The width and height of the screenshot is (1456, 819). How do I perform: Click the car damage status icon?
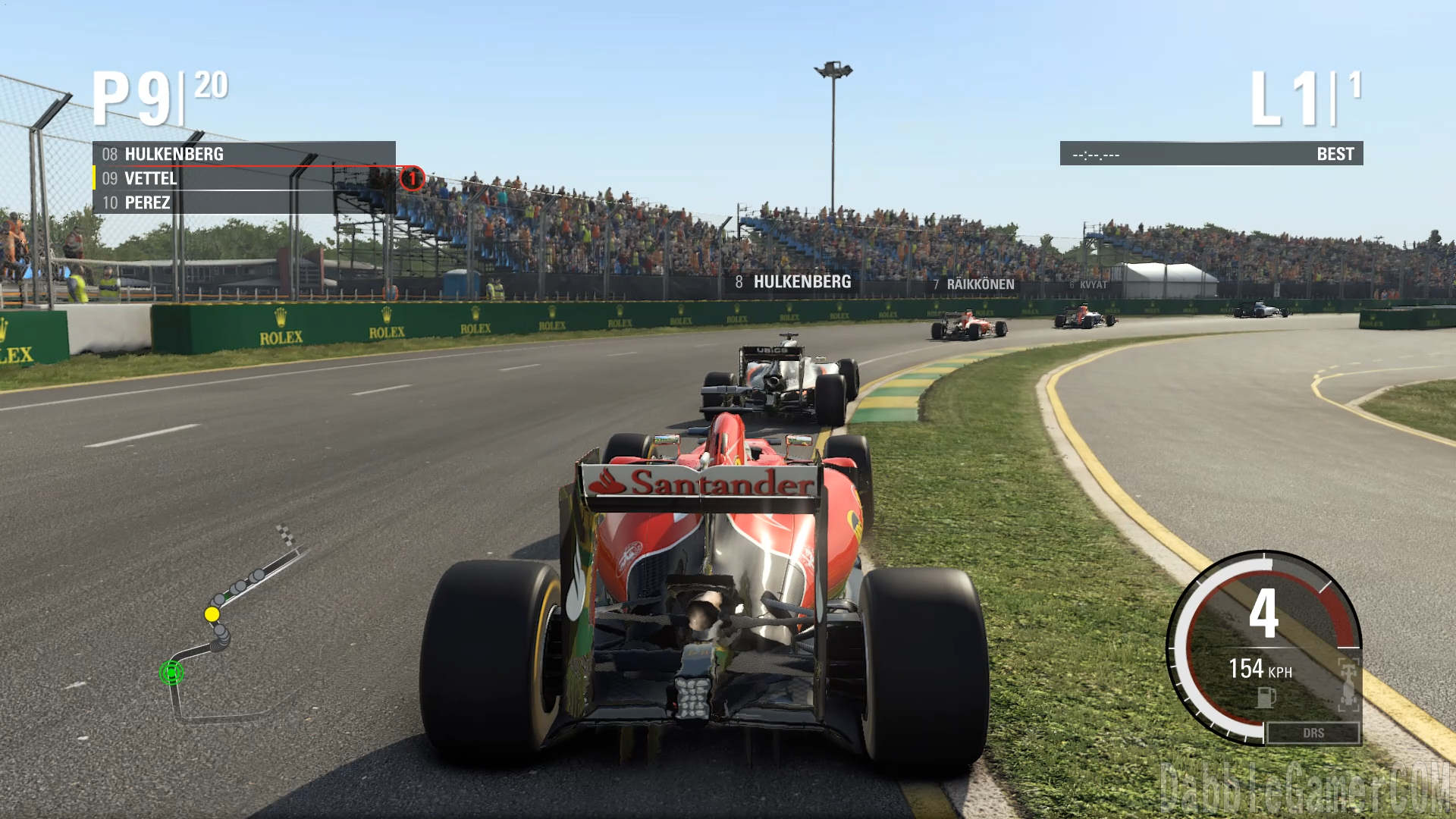[1348, 682]
